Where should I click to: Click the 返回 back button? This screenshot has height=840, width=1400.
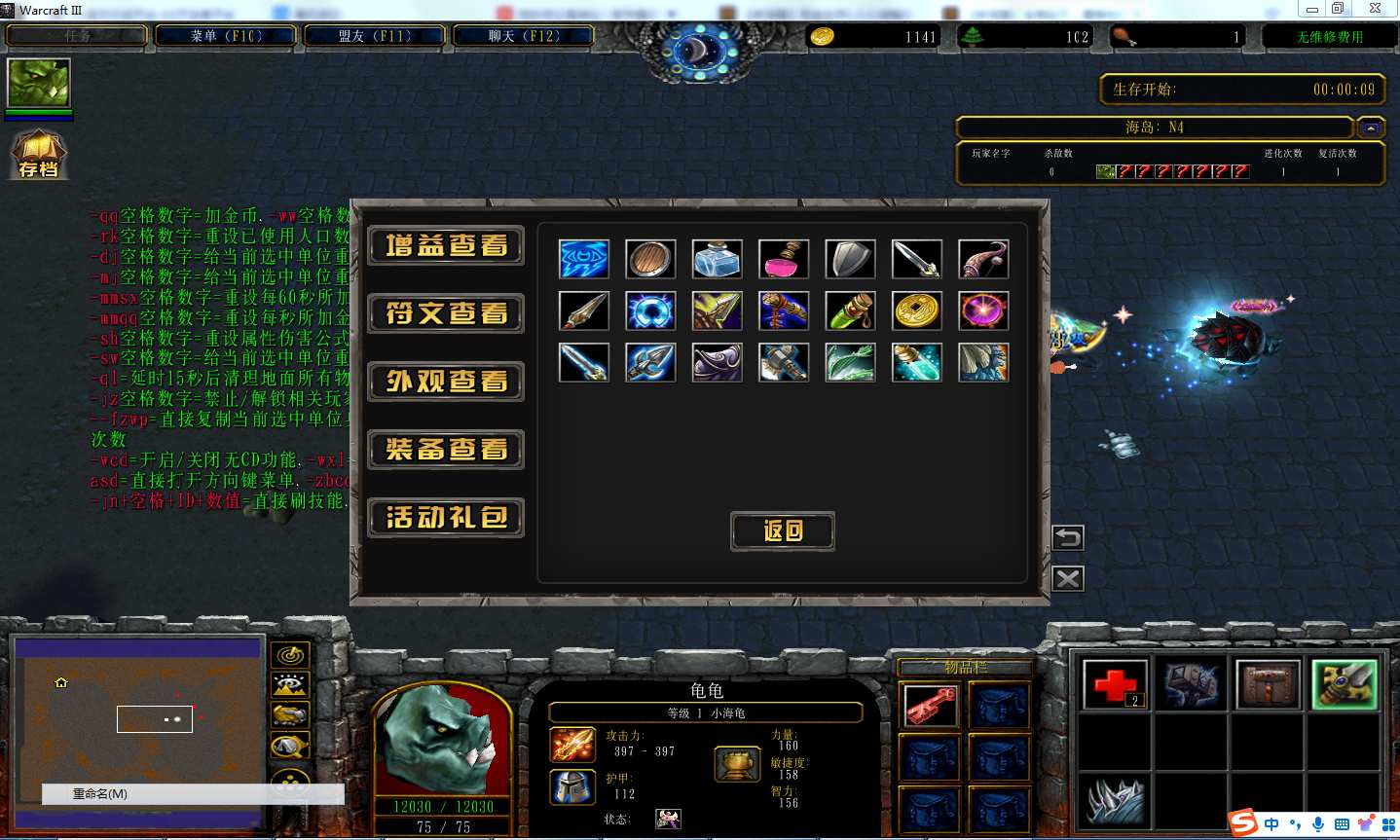[783, 531]
